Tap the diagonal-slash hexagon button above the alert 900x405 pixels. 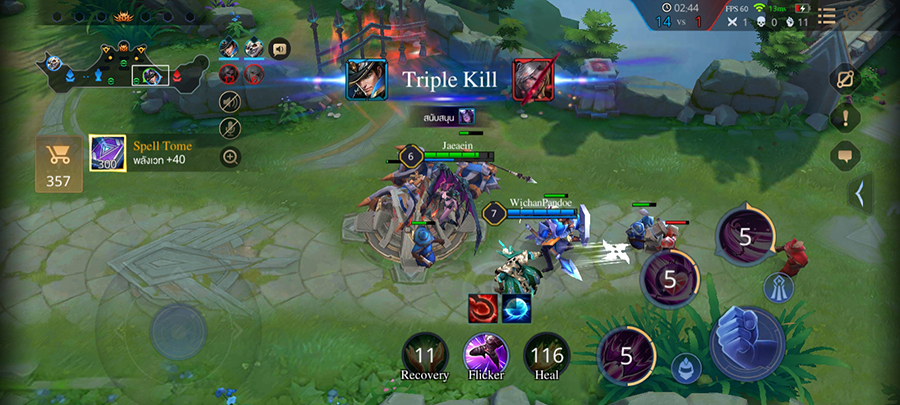[845, 79]
